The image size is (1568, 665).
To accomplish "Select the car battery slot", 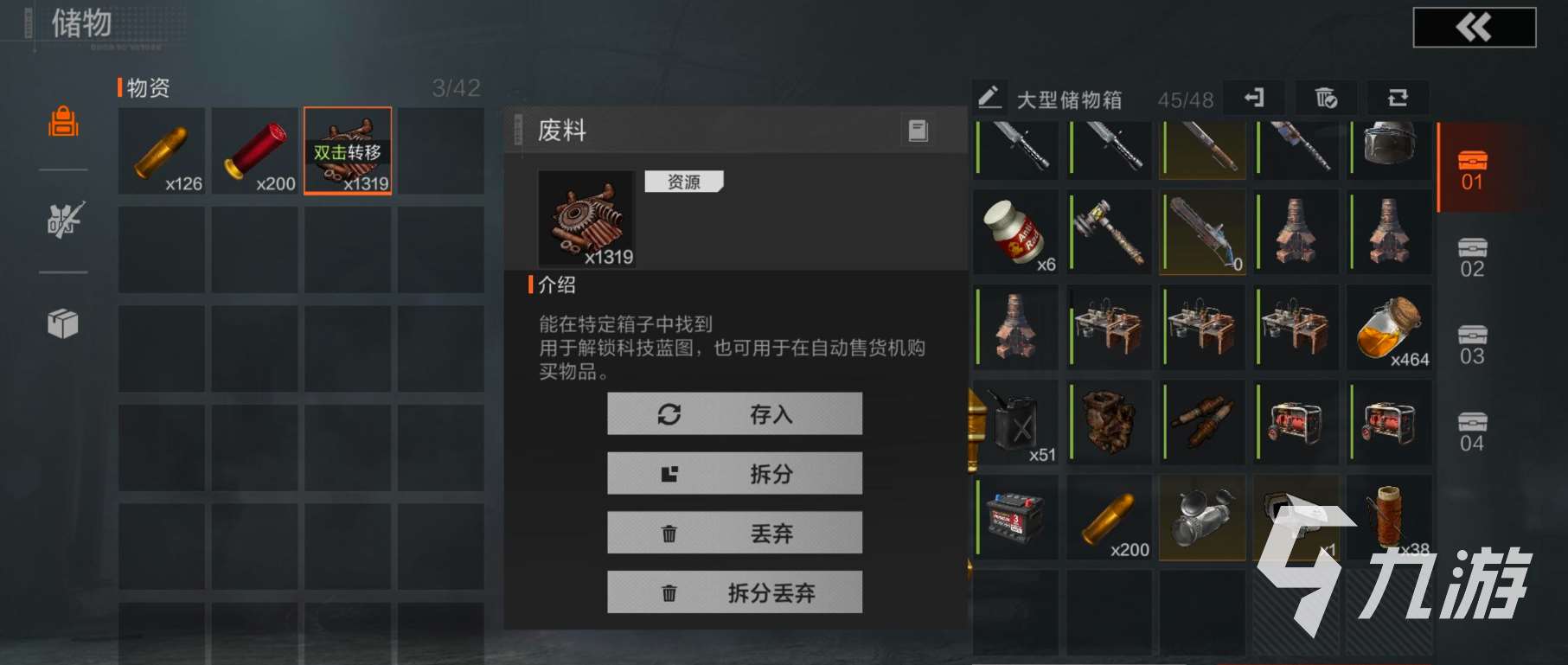I will (x=1016, y=517).
